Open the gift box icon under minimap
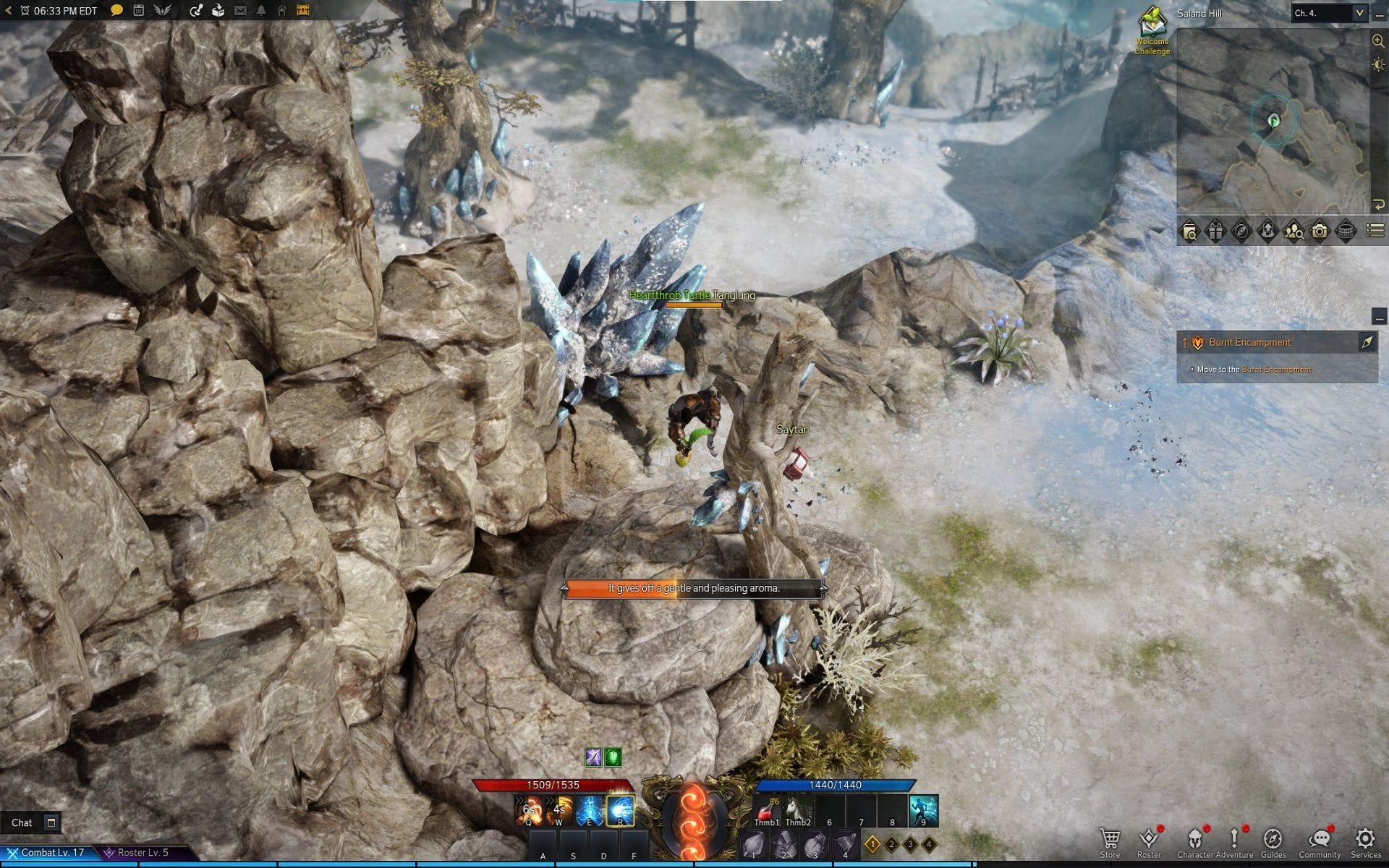 point(1215,230)
